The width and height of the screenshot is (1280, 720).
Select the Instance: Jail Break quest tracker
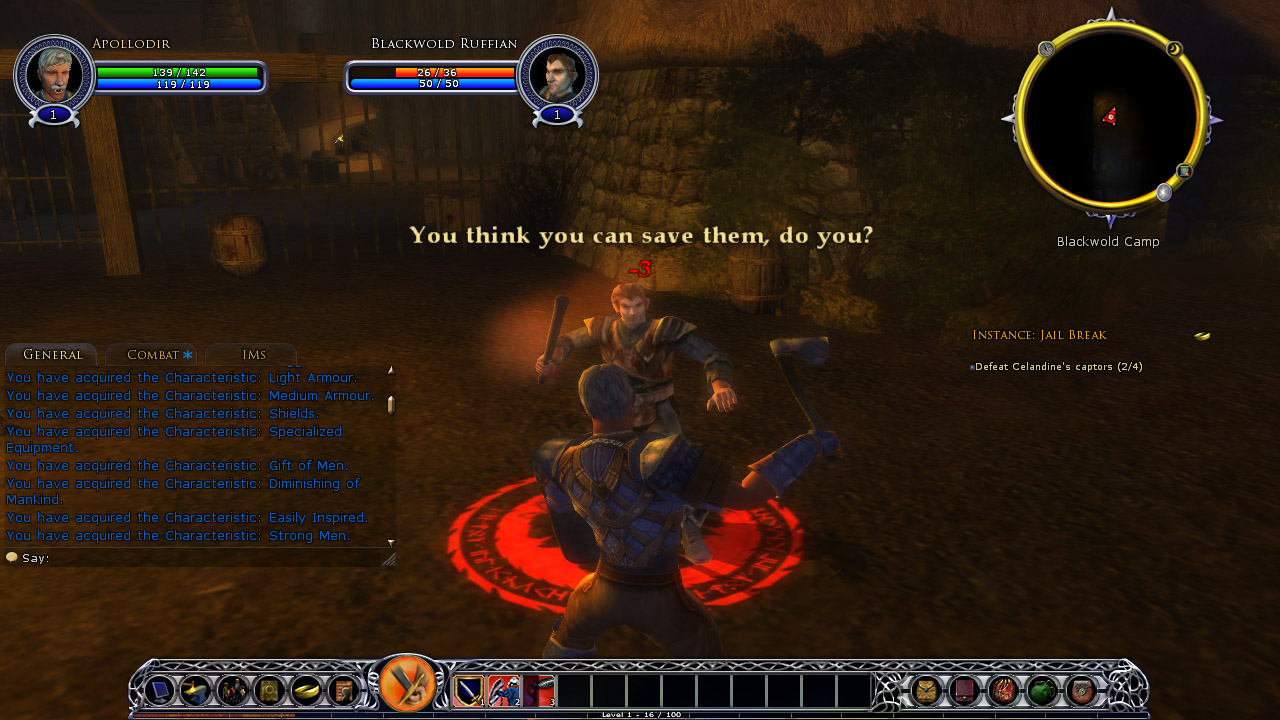coord(1039,335)
